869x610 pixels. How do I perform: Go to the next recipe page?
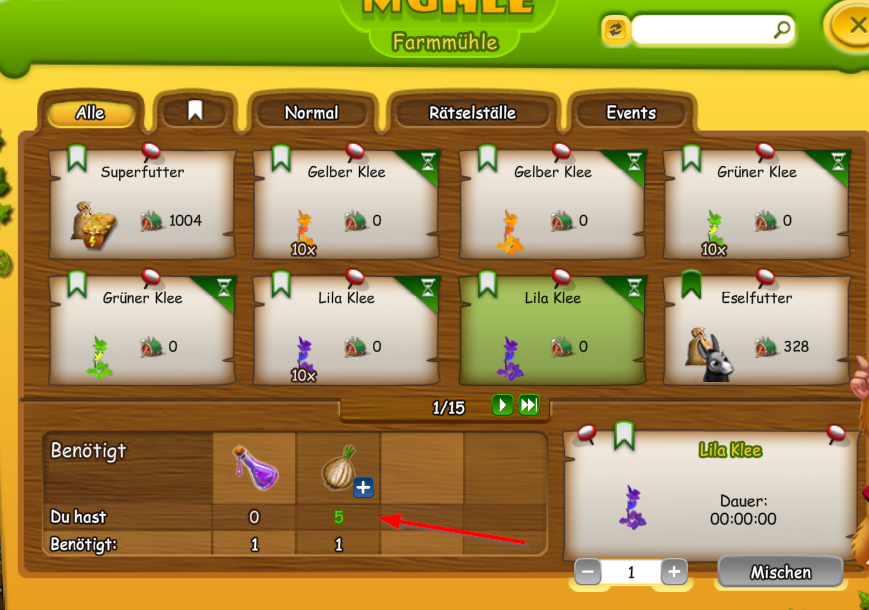(502, 405)
